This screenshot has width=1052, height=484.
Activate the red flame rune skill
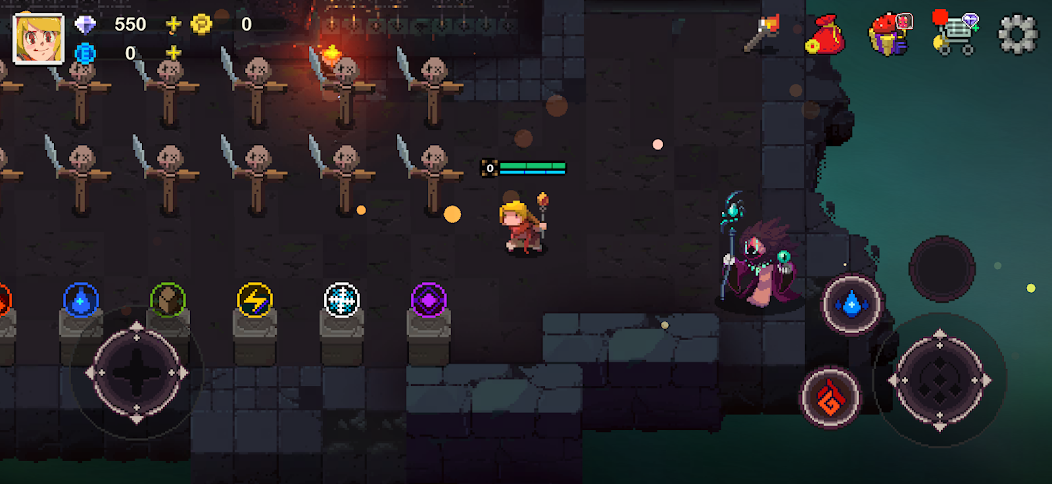click(831, 396)
